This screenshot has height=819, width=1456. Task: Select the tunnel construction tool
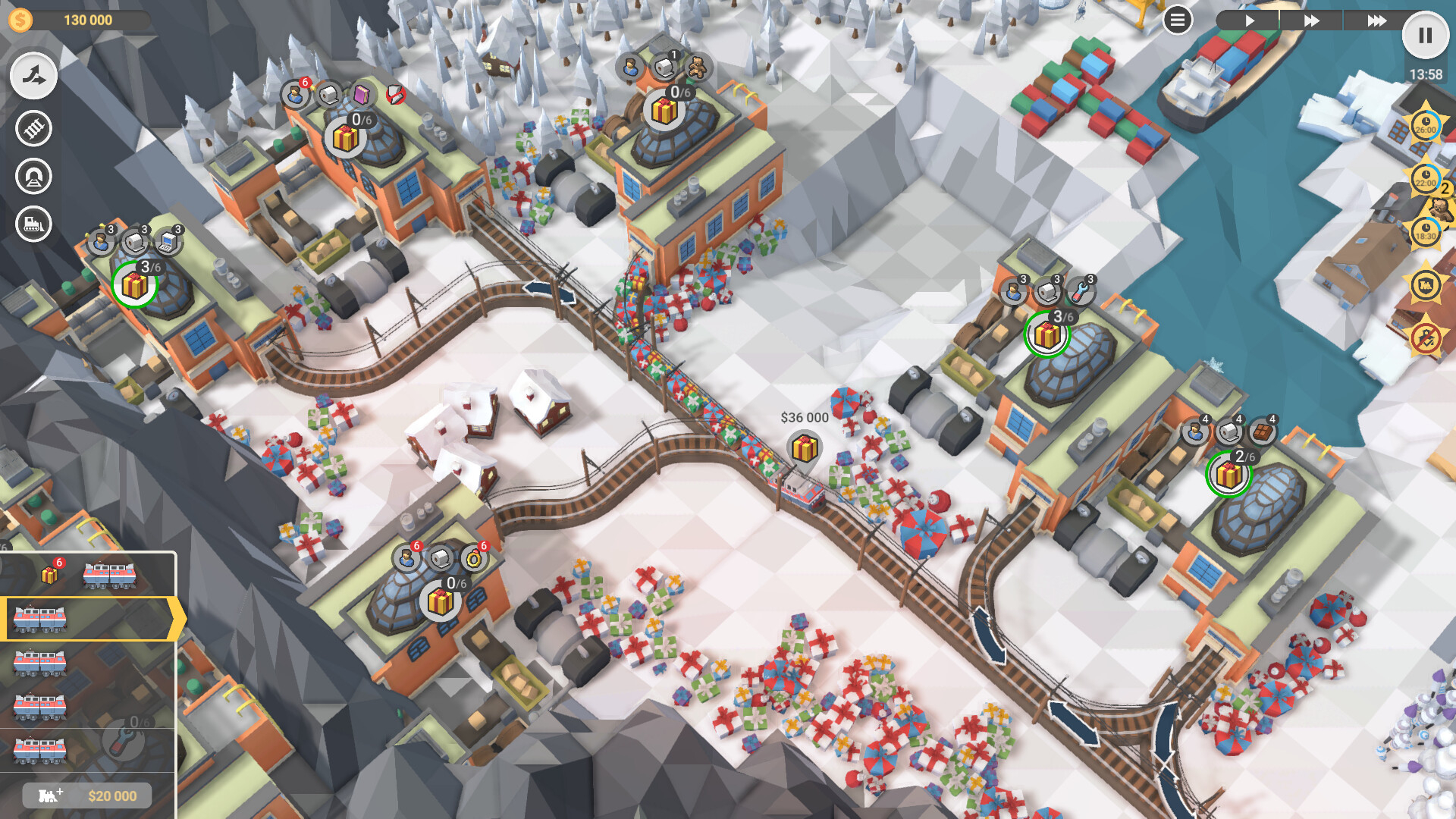pos(33,176)
